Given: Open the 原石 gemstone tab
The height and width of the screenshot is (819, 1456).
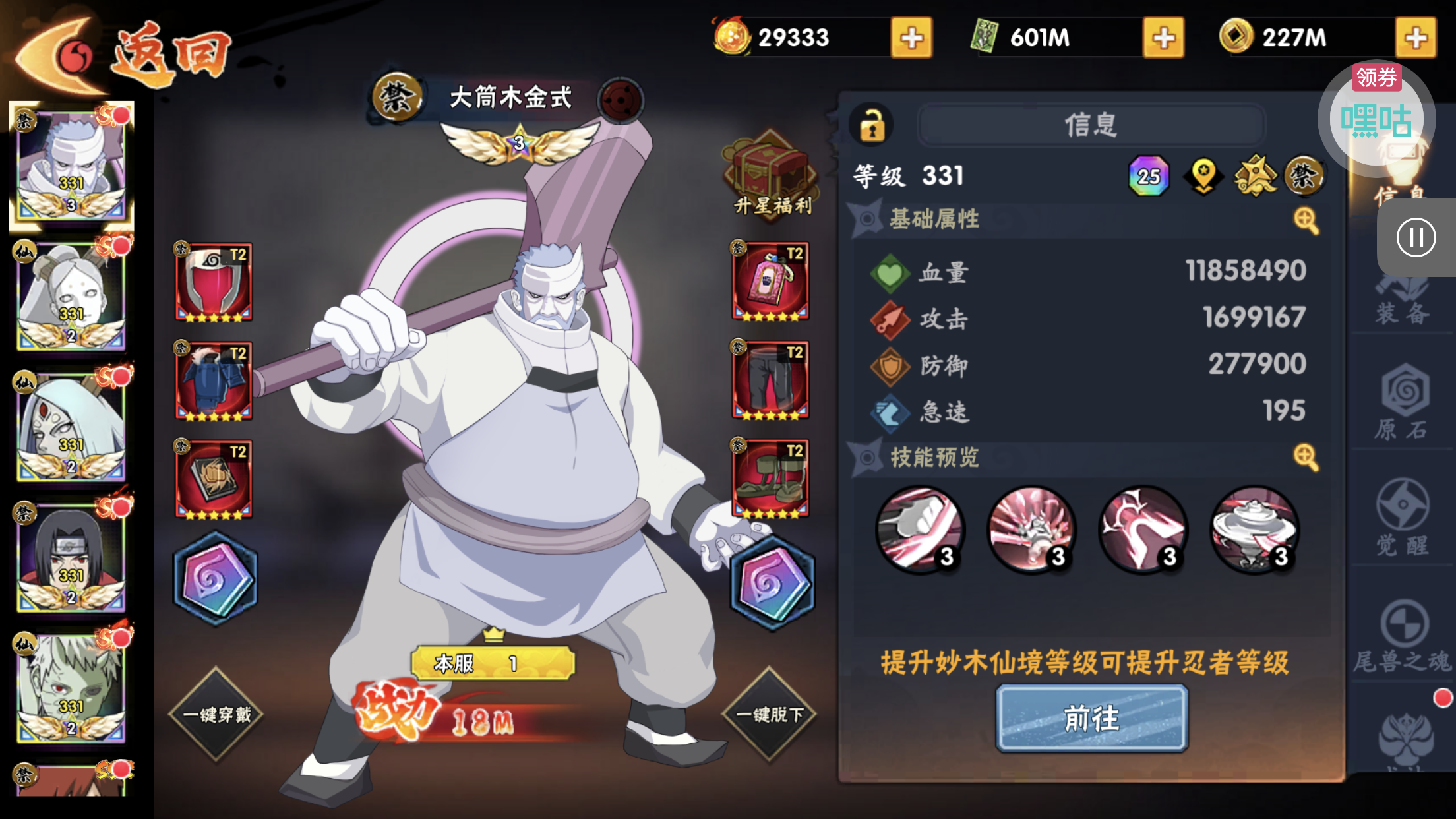Looking at the screenshot, I should click(x=1403, y=404).
